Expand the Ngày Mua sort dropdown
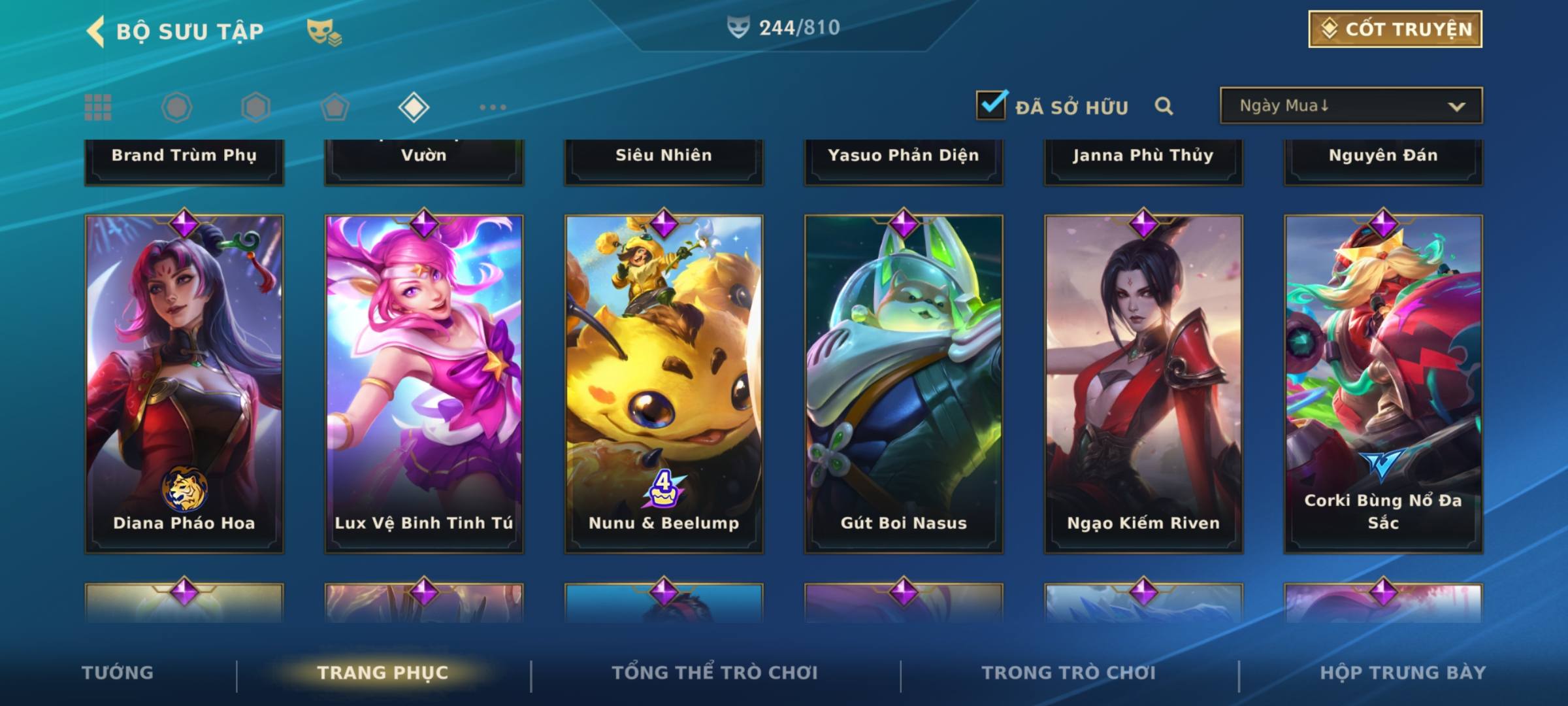 (x=1351, y=106)
